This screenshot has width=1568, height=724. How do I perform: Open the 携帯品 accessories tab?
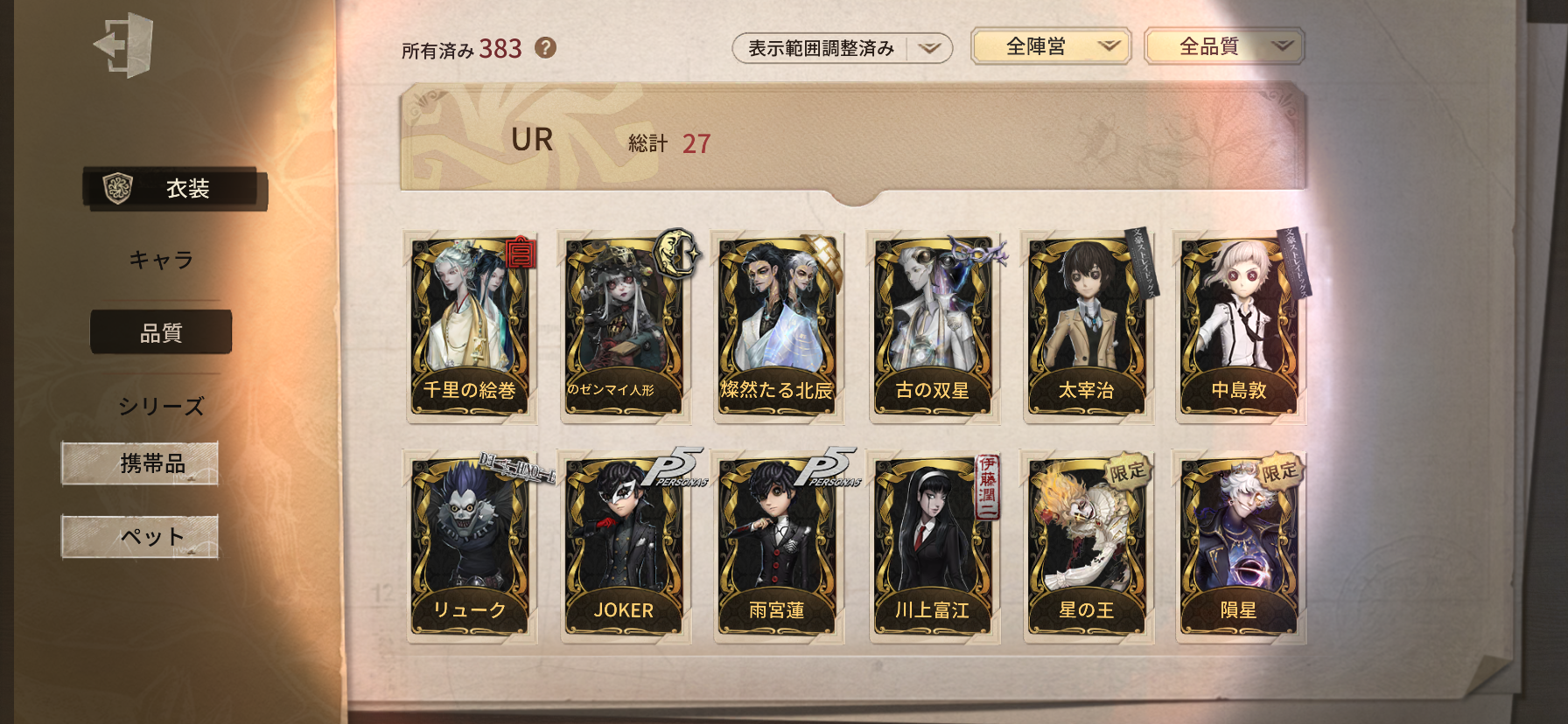[x=140, y=463]
